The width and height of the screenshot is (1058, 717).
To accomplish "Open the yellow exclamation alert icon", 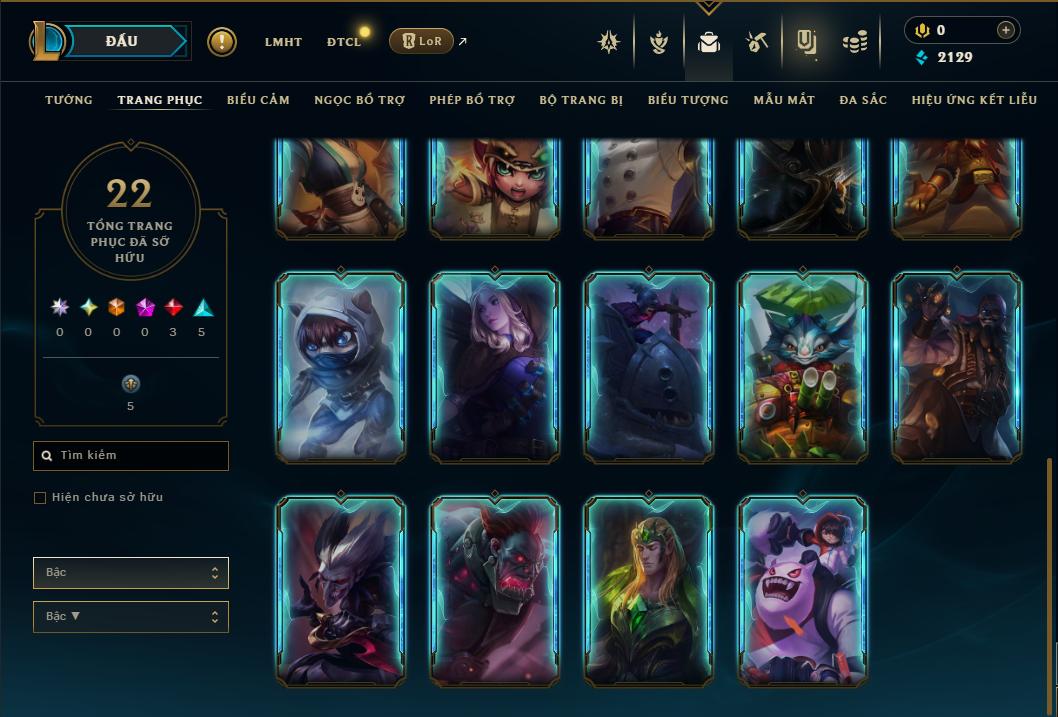I will point(222,42).
